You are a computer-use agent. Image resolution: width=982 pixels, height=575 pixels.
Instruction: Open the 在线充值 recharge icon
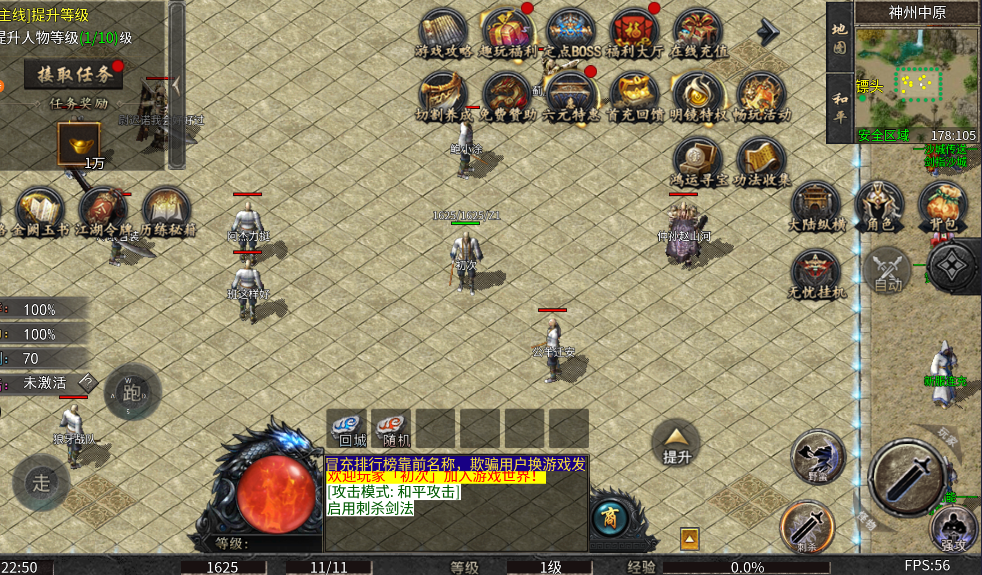click(x=698, y=31)
